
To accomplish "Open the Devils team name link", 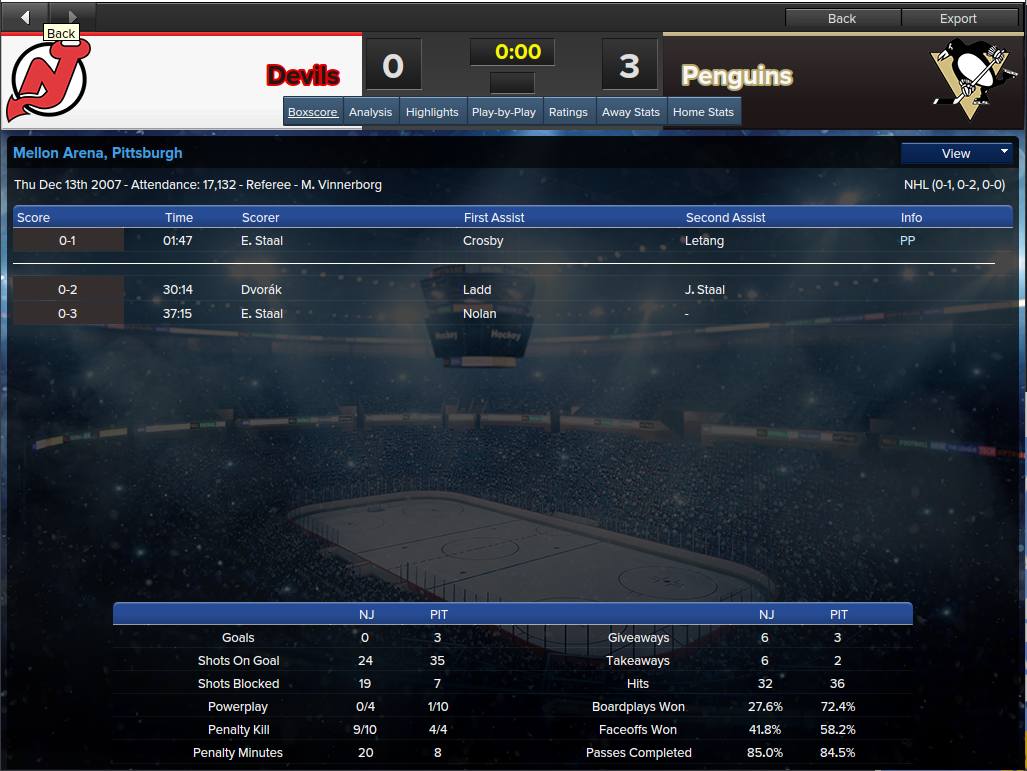I will tap(303, 75).
